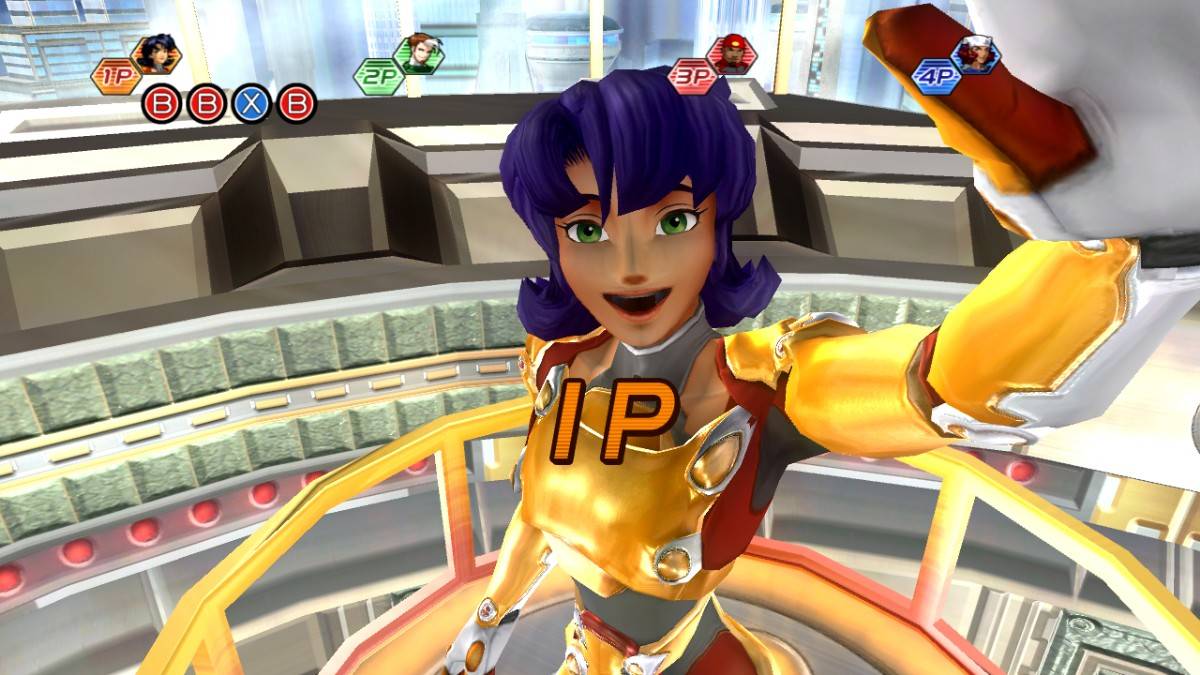Click the blue 4P player badge
This screenshot has width=1200, height=675.
[936, 76]
